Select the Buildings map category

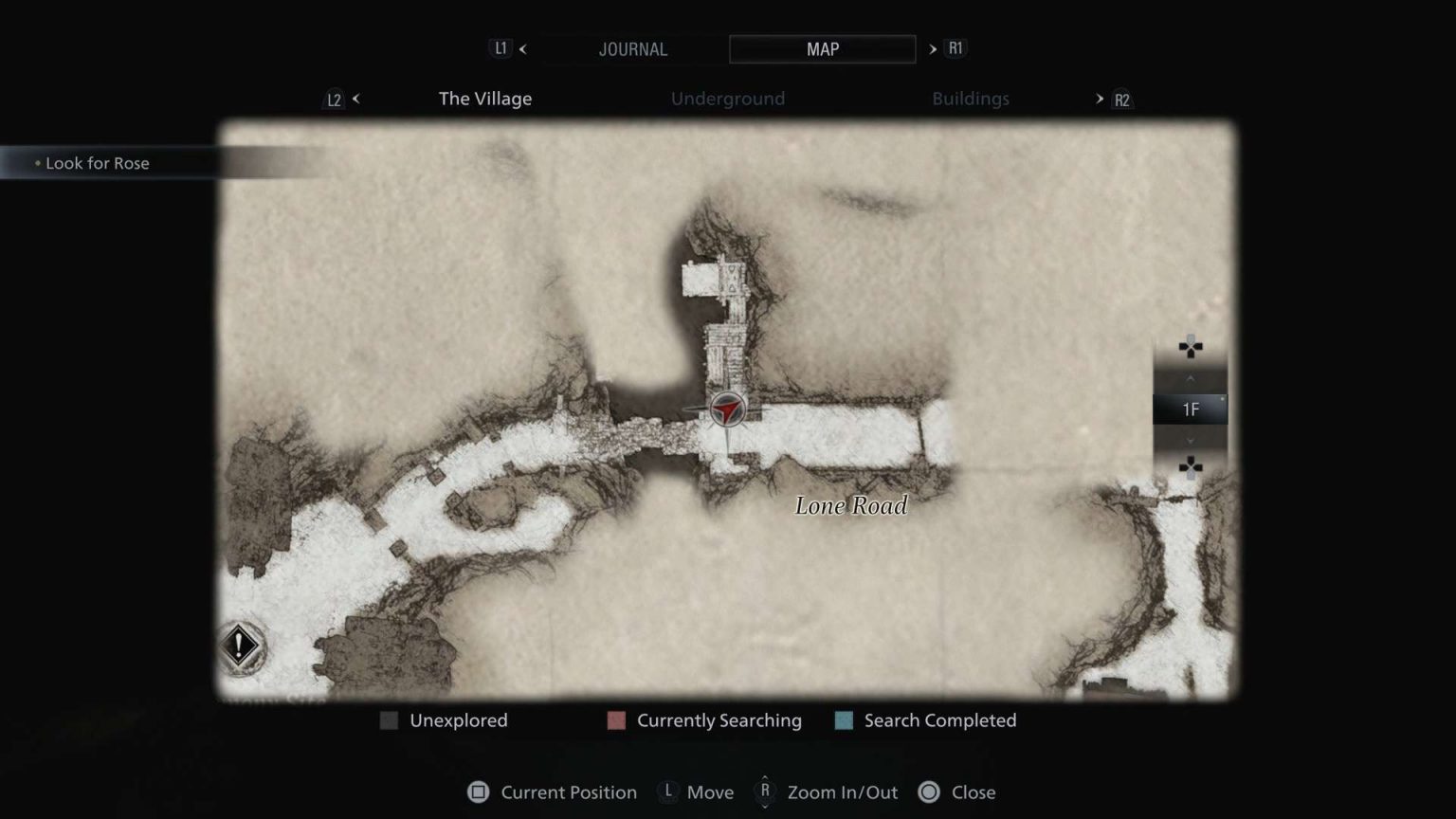pos(971,99)
